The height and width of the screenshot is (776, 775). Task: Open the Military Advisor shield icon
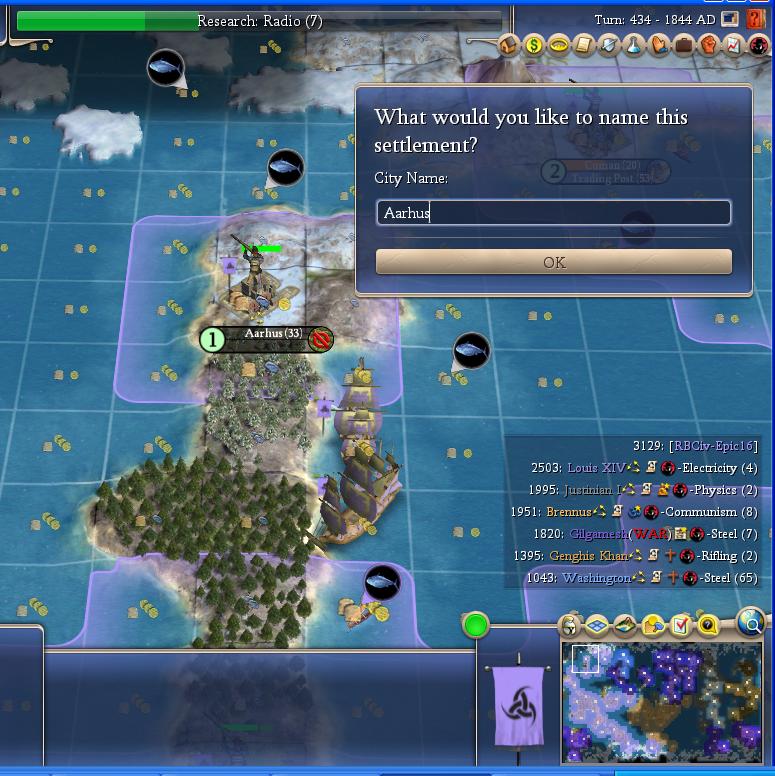click(x=609, y=45)
